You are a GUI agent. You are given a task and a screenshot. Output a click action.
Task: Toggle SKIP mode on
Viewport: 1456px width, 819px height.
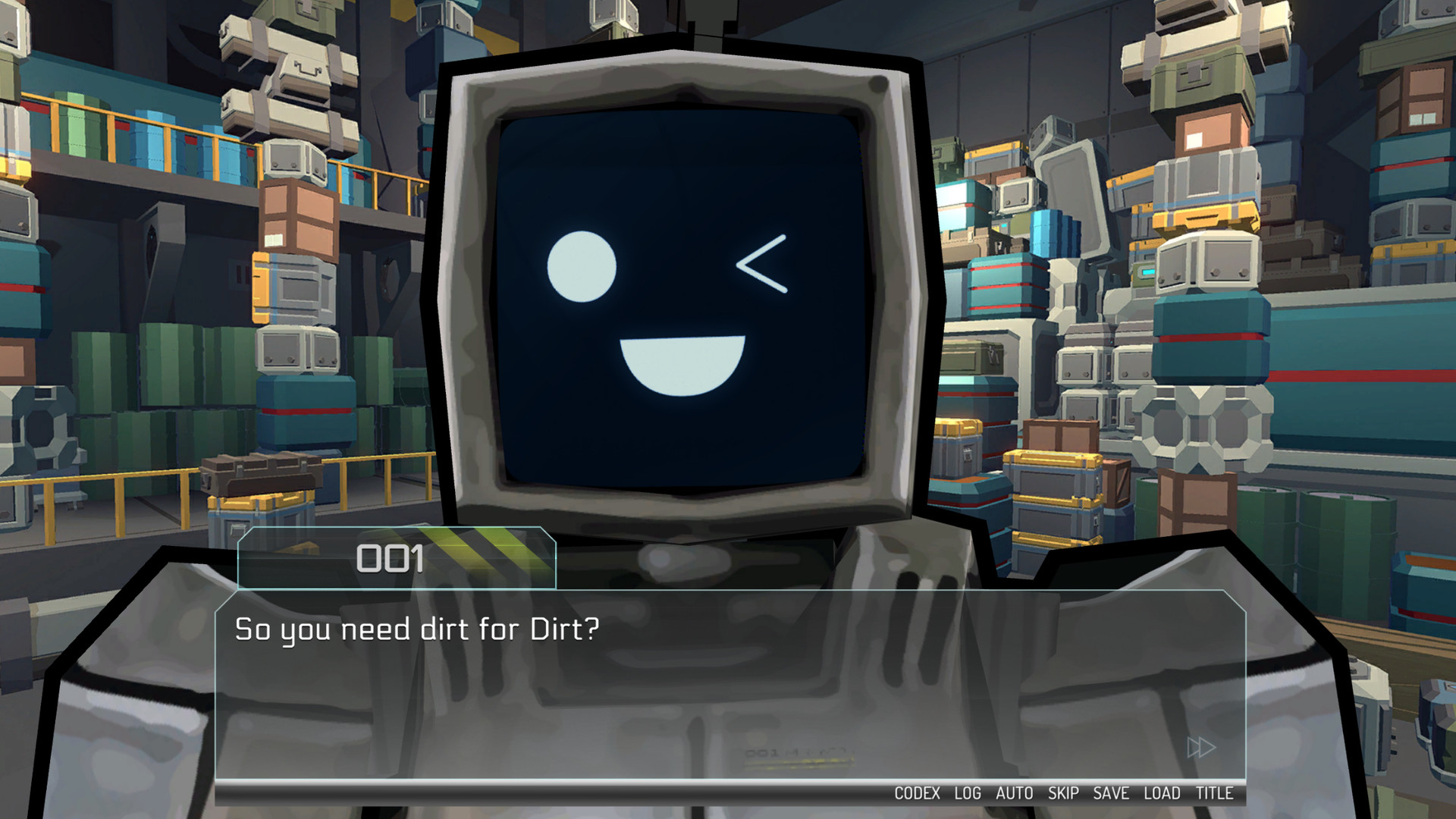(x=1063, y=793)
